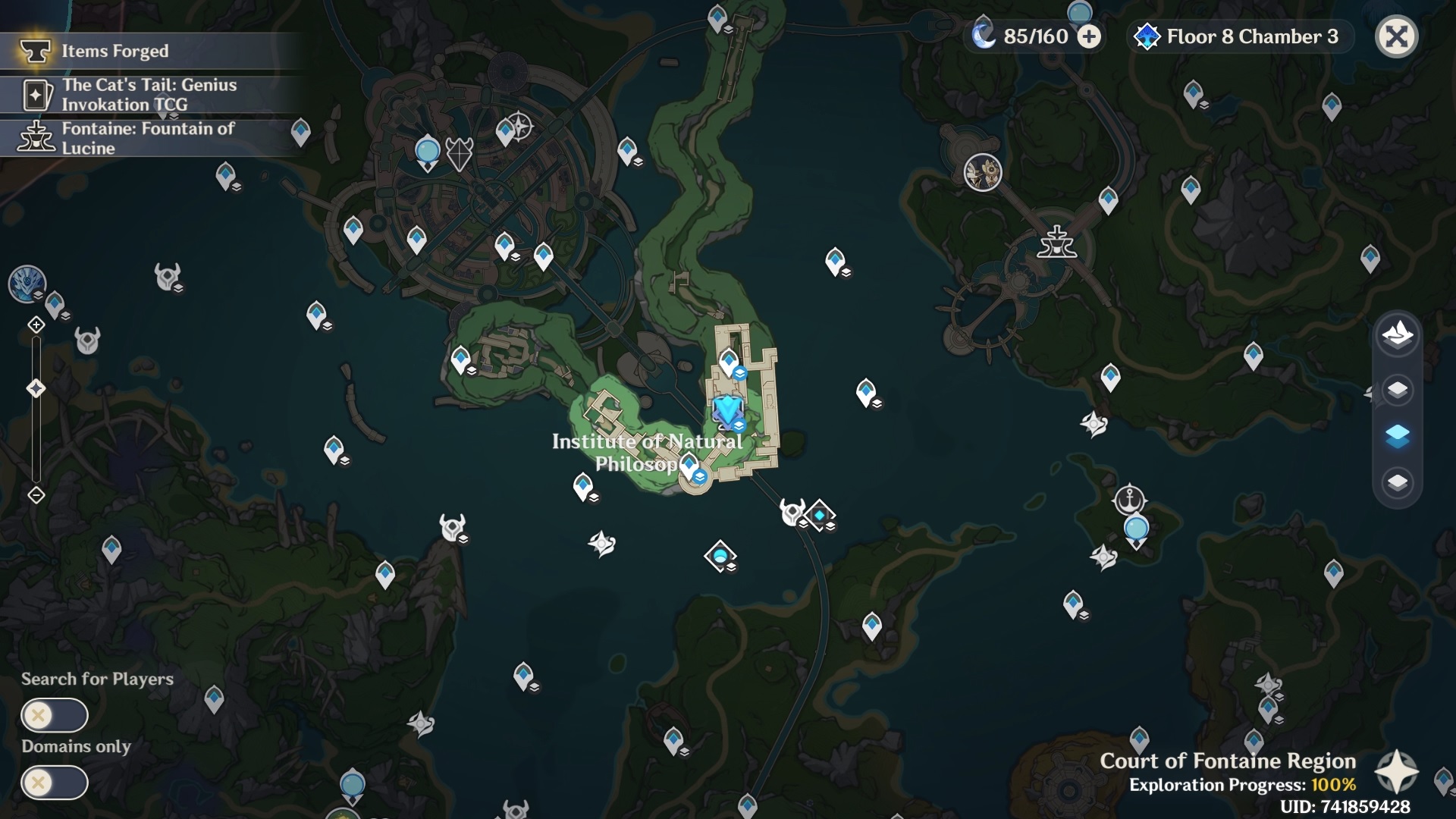Toggle Search for Players switch

tap(55, 715)
